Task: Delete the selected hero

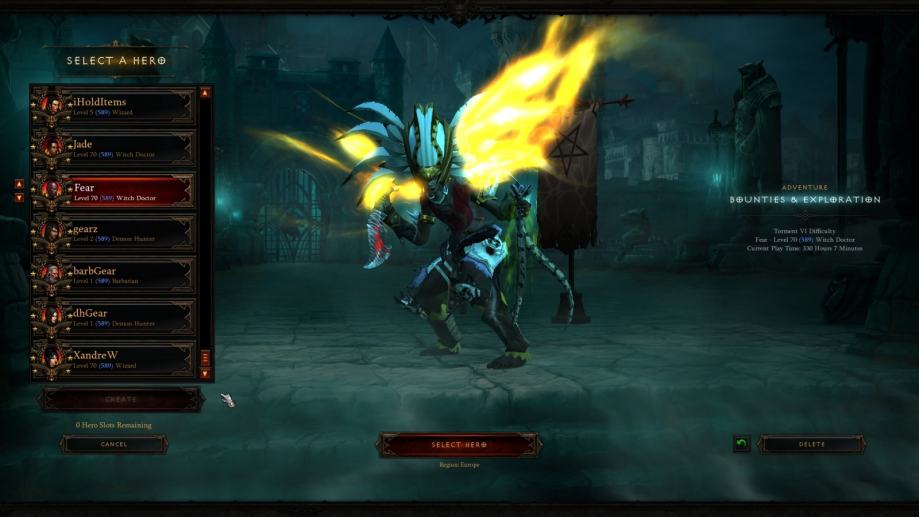Action: 811,444
